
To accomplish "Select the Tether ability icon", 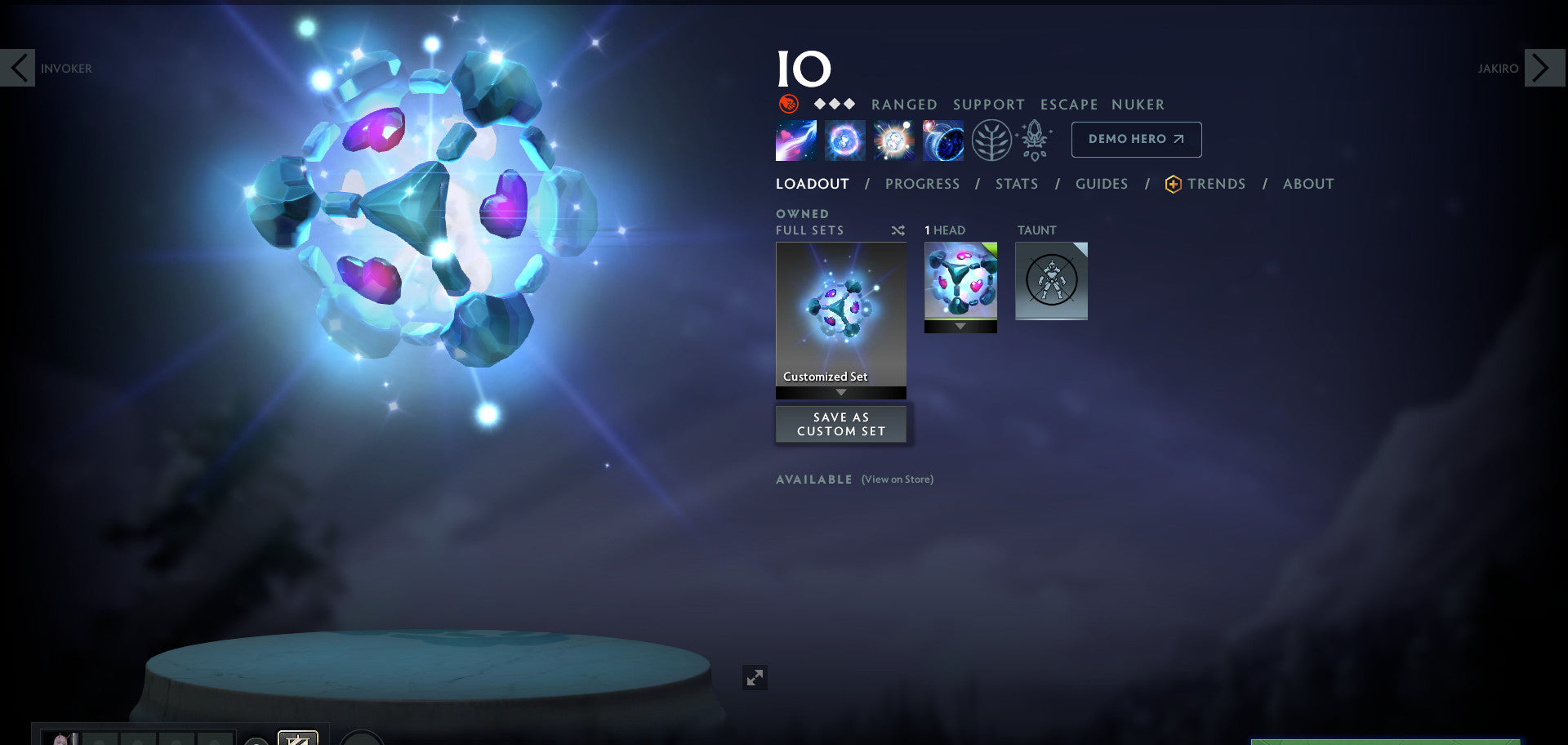I will pos(795,140).
